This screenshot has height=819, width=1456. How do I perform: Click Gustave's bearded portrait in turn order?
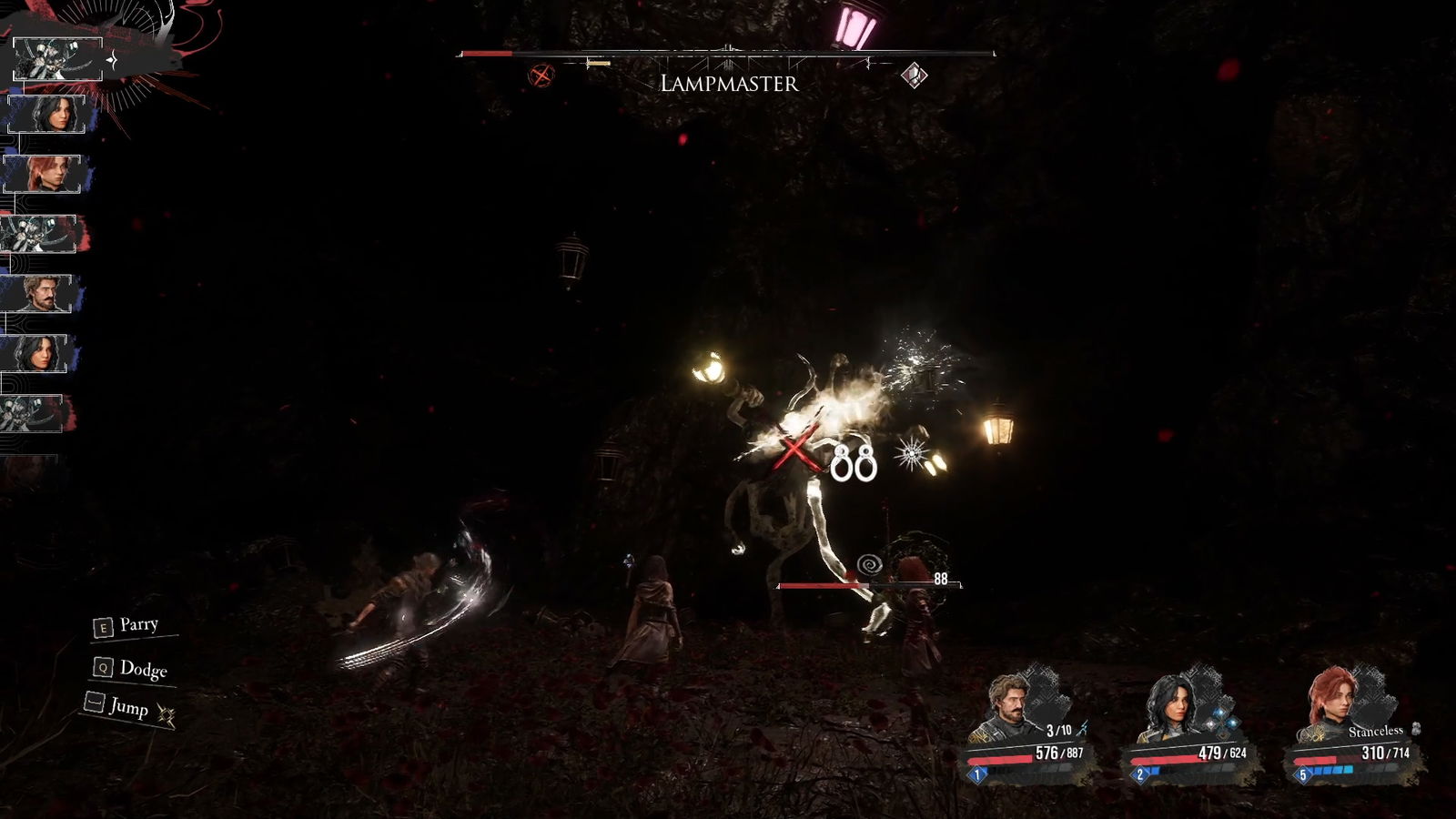(x=38, y=294)
